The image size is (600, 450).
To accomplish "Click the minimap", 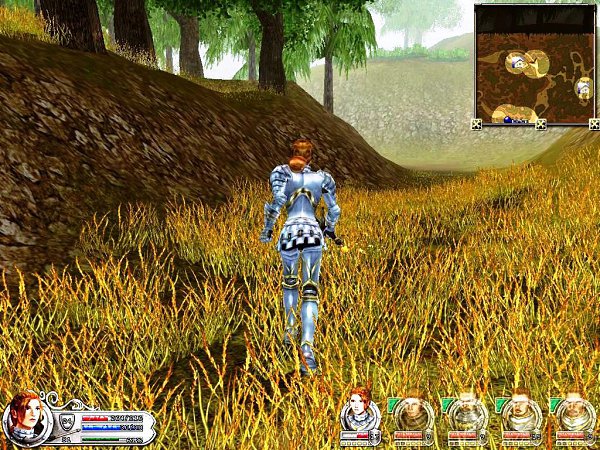I will coord(534,64).
